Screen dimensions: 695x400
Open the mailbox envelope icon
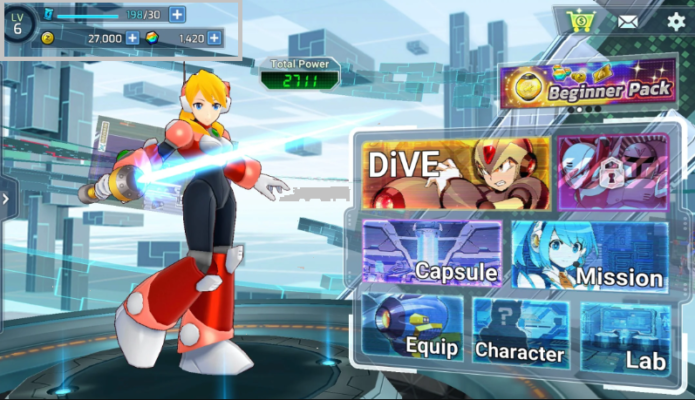[628, 21]
